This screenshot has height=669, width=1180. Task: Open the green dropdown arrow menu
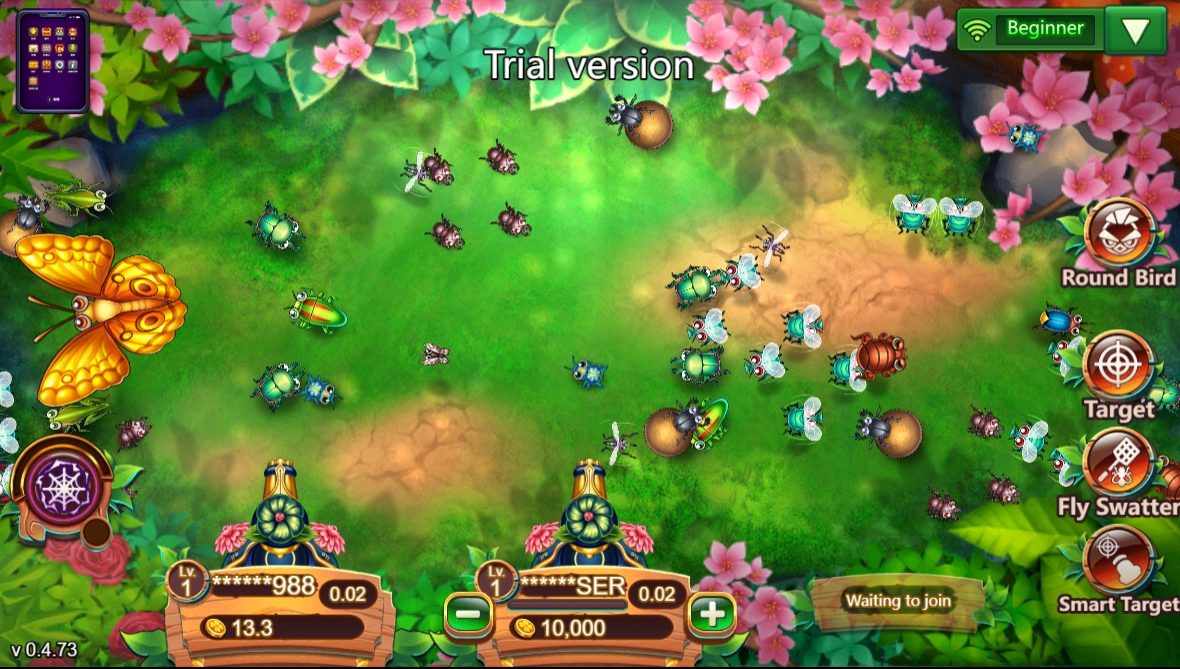(1135, 30)
